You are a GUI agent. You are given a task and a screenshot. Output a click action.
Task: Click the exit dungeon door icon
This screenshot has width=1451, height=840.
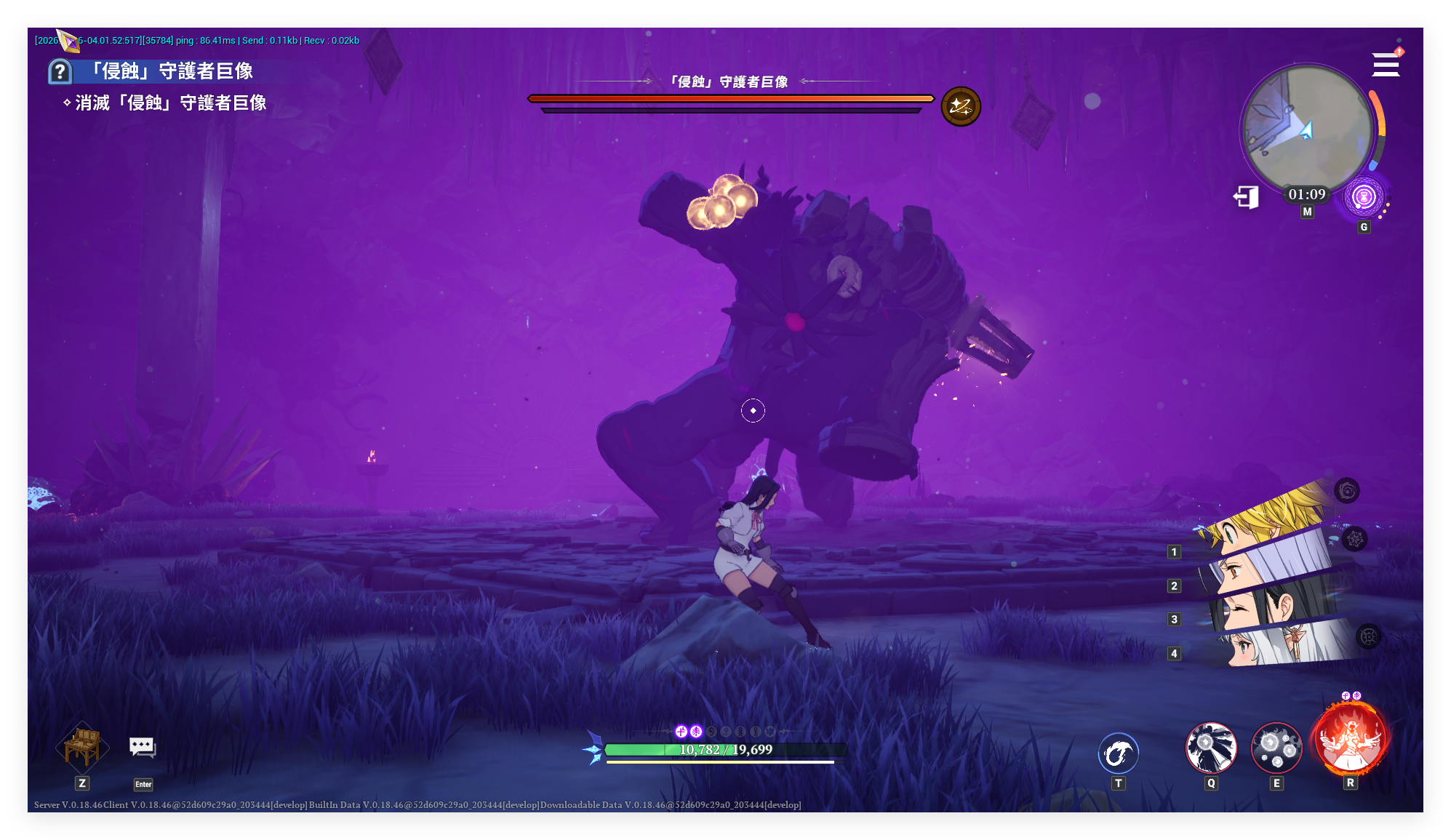click(x=1247, y=196)
